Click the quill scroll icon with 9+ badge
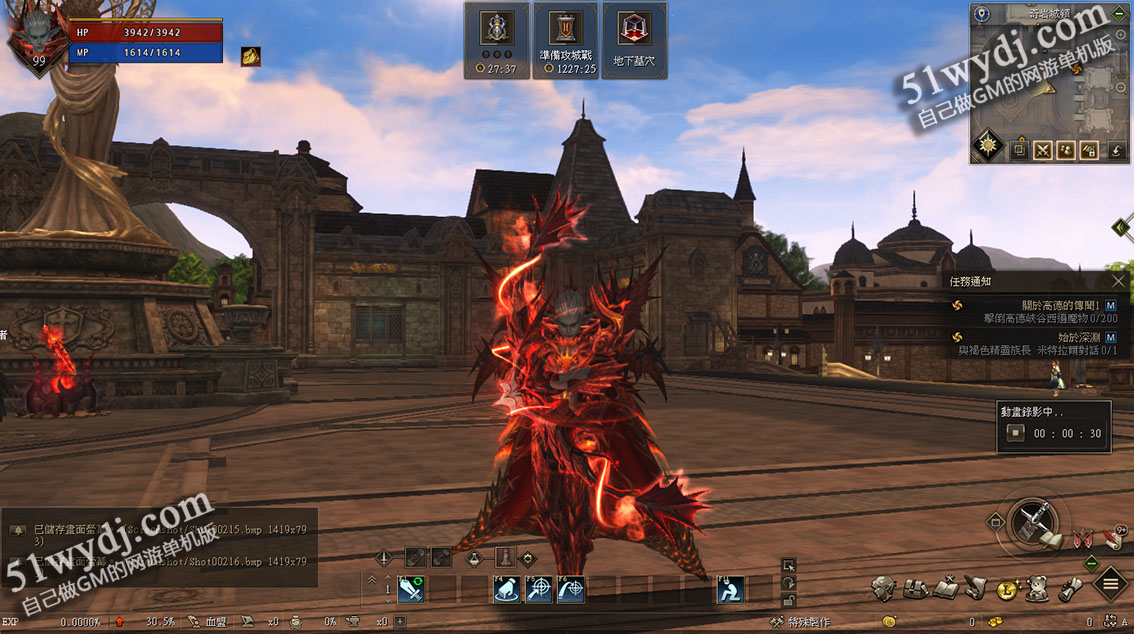The height and width of the screenshot is (634, 1134). (977, 588)
